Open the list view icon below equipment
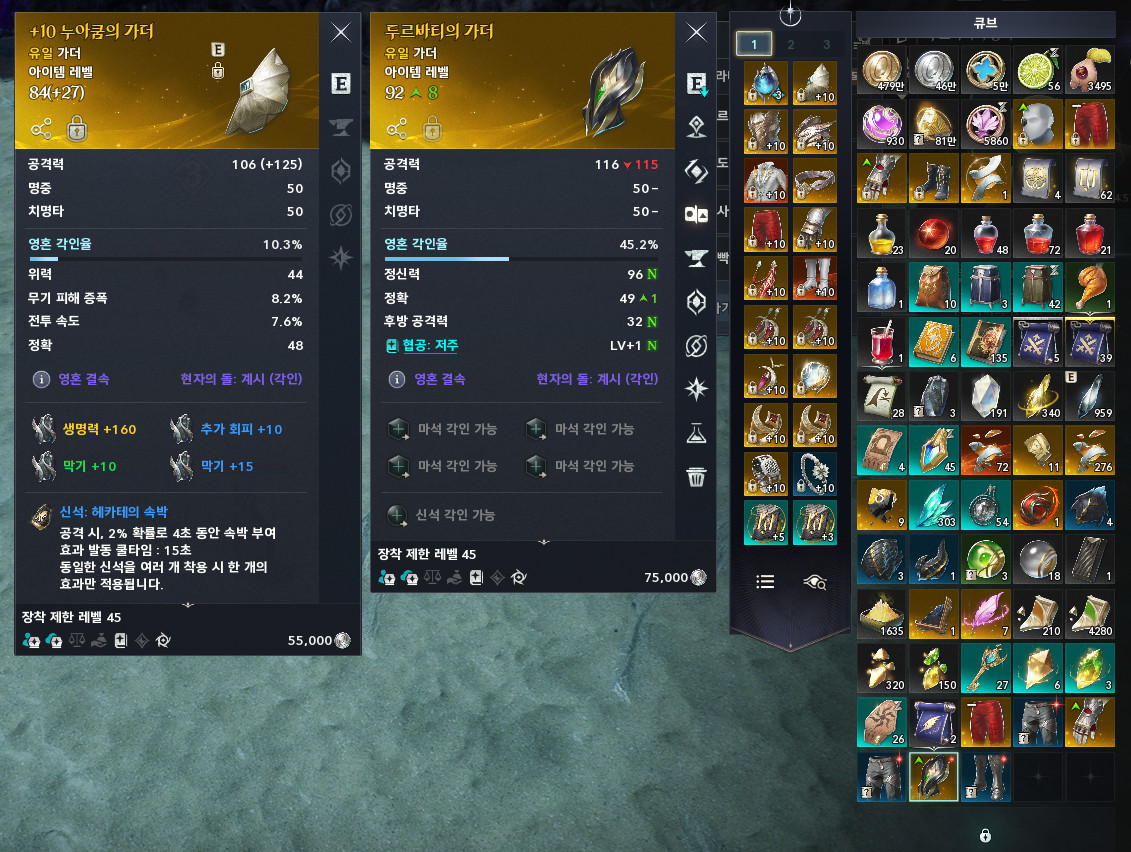The image size is (1131, 852). [766, 581]
